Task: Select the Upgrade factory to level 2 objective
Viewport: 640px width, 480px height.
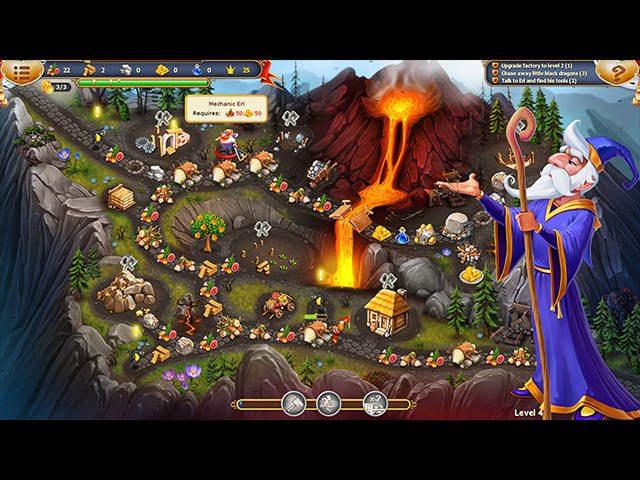Action: coord(543,64)
